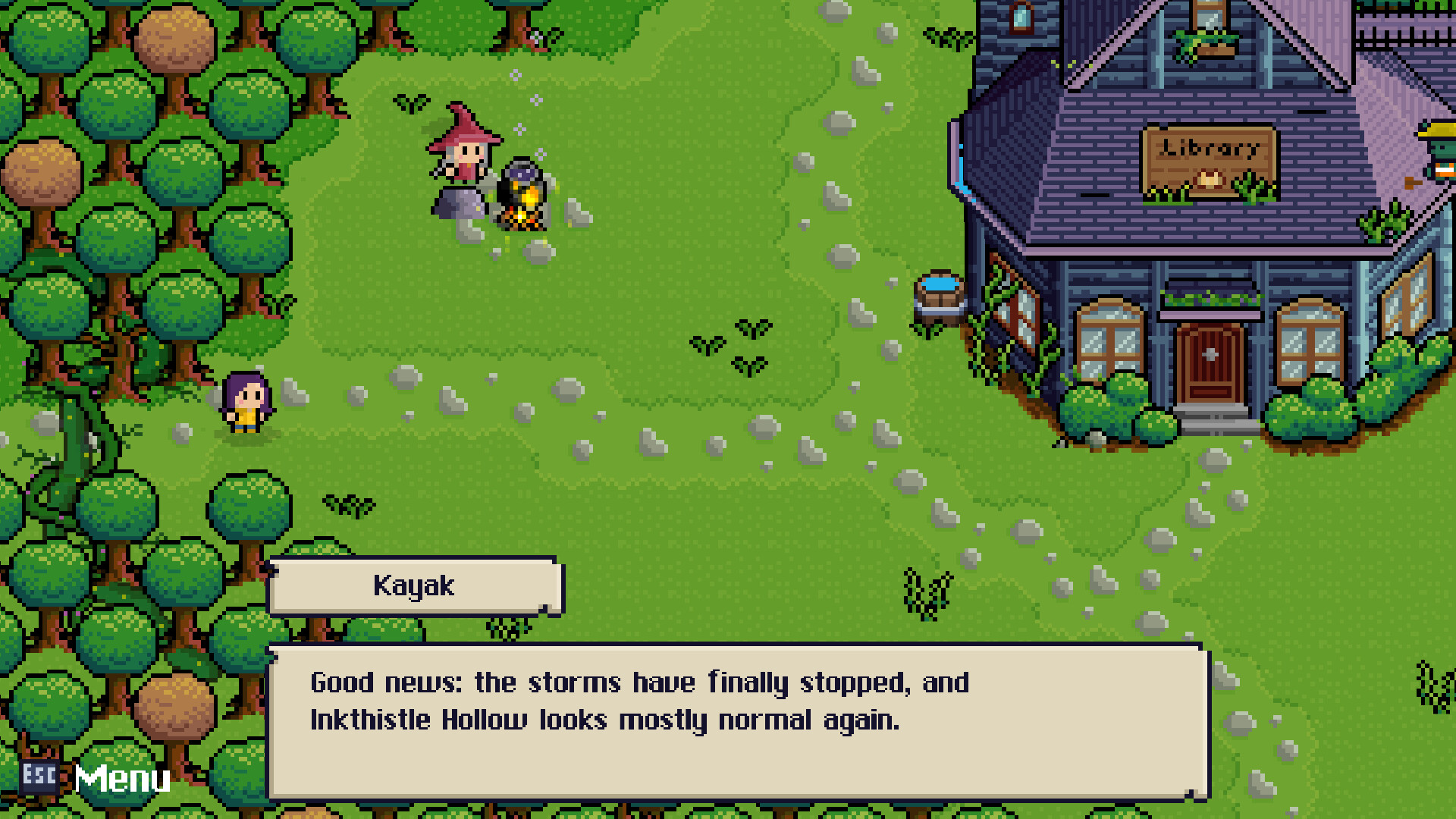The image size is (1456, 819).
Task: Click the water well beside the library
Action: (x=940, y=296)
